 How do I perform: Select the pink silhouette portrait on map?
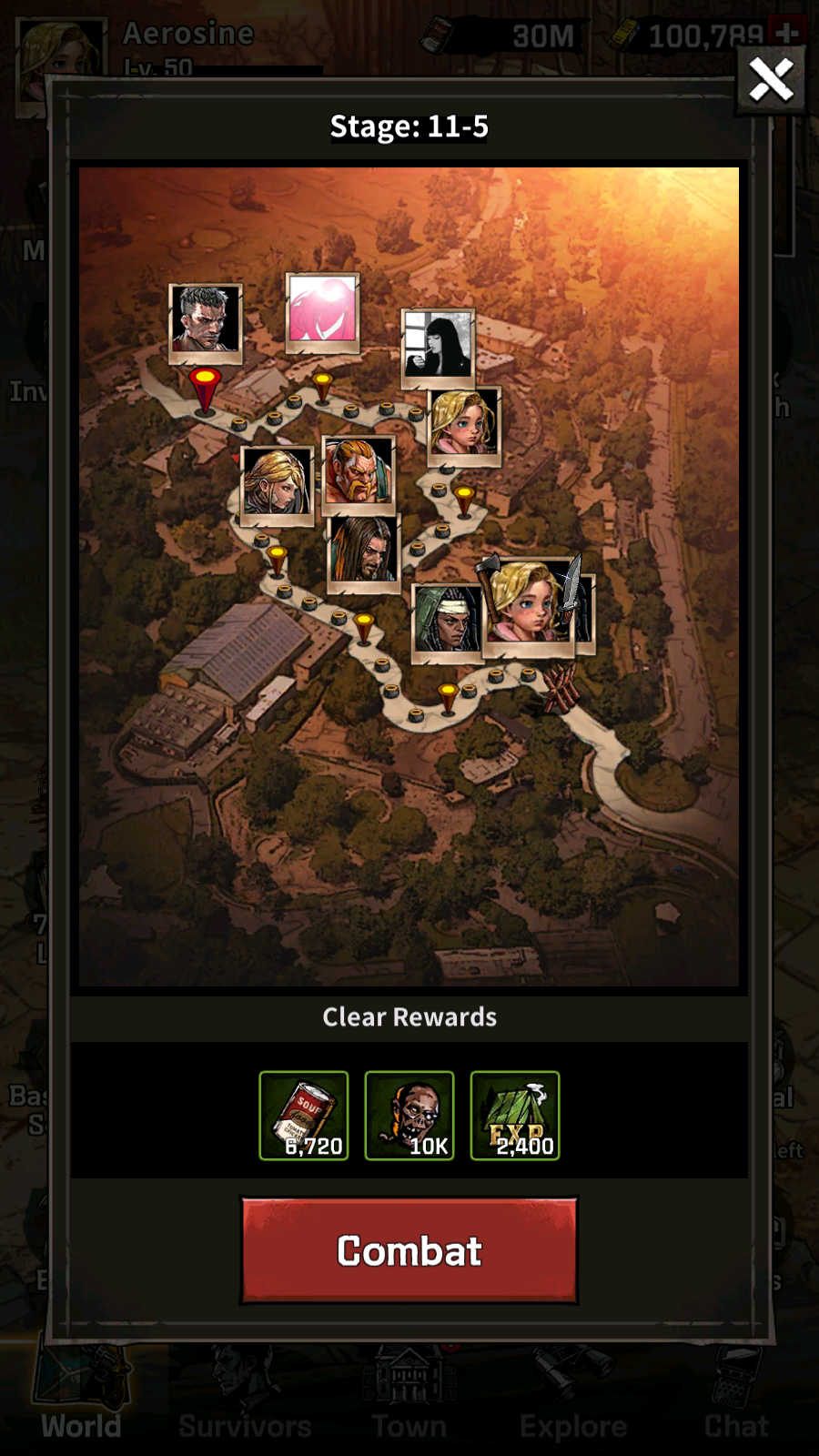(323, 311)
